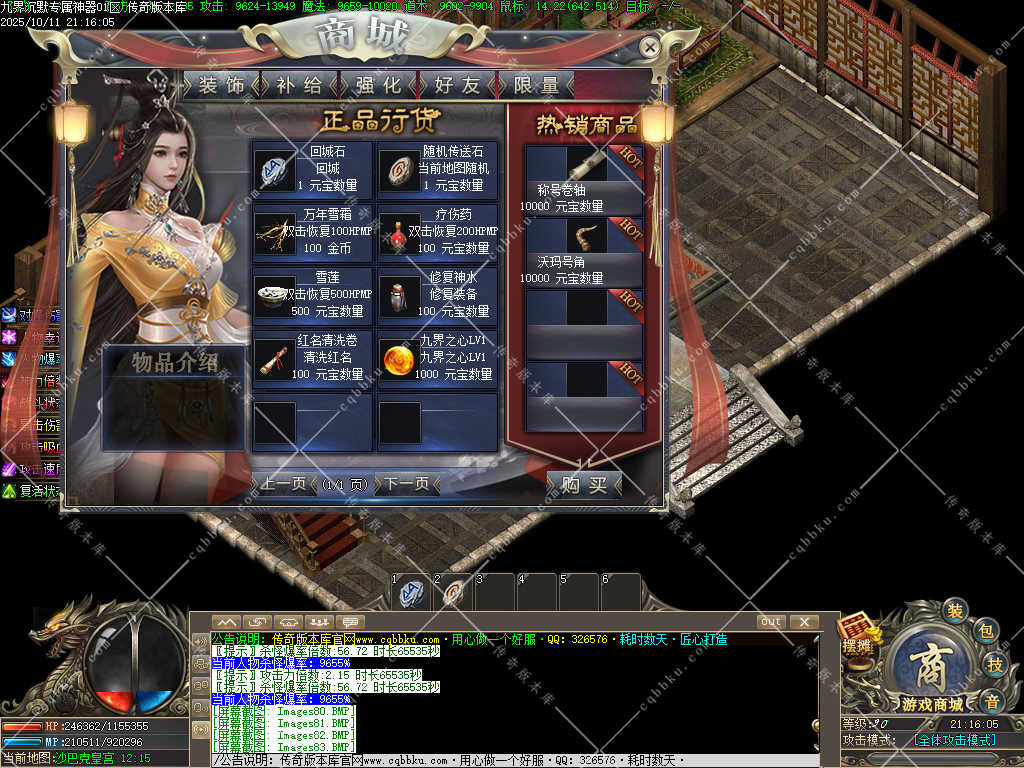Switch to the 限量 tab
The height and width of the screenshot is (768, 1024).
tap(536, 85)
